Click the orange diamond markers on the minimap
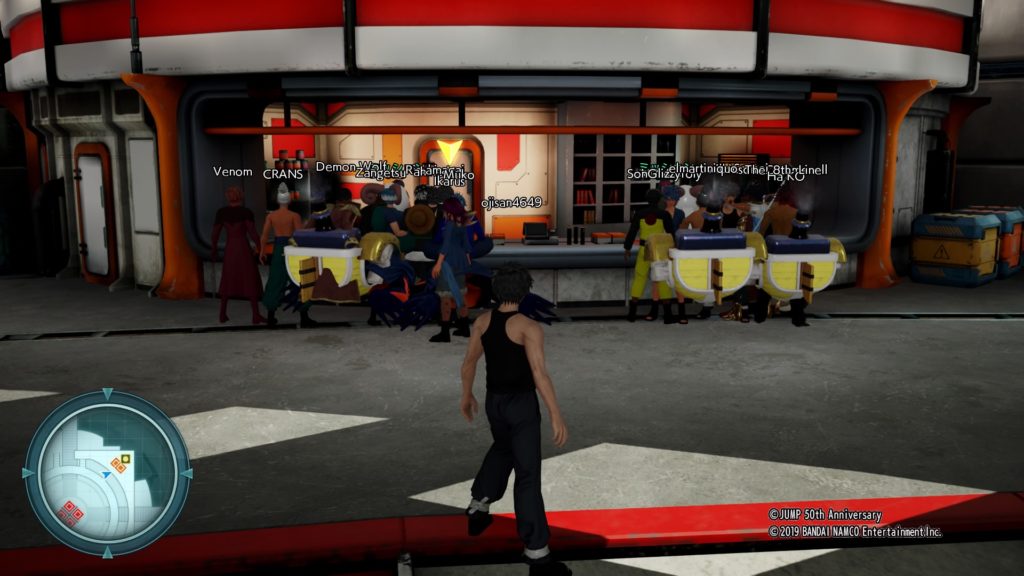Screen dimensions: 1024x576 pyautogui.click(x=119, y=463)
